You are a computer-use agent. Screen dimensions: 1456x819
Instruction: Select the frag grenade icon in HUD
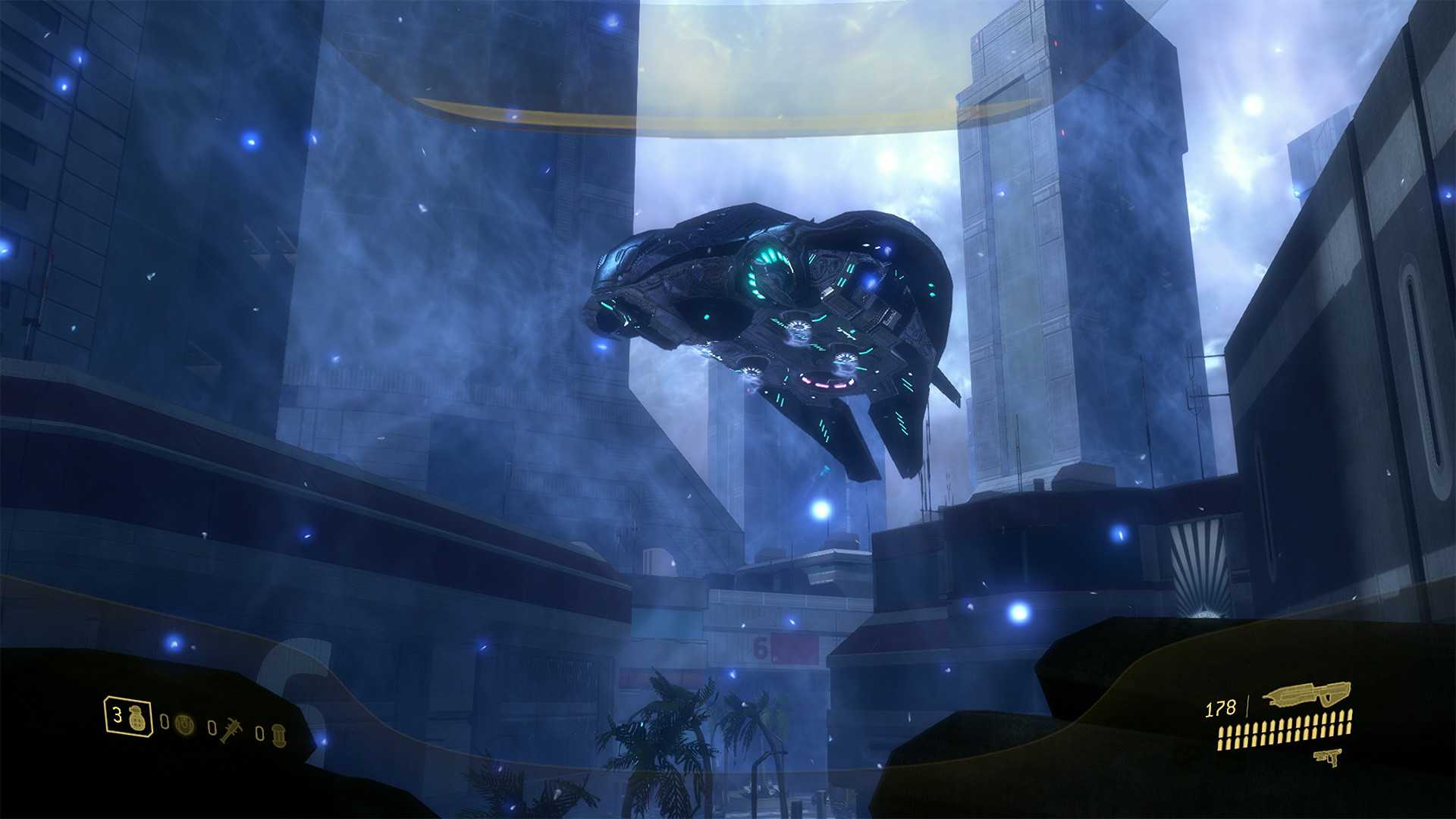coord(136,717)
